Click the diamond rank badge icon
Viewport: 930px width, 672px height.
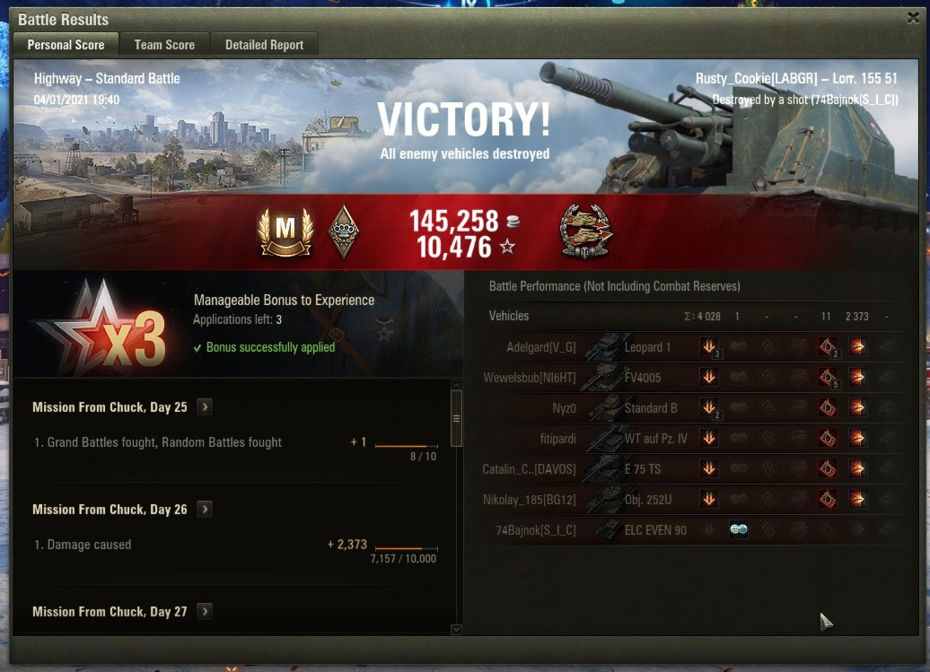pyautogui.click(x=343, y=232)
